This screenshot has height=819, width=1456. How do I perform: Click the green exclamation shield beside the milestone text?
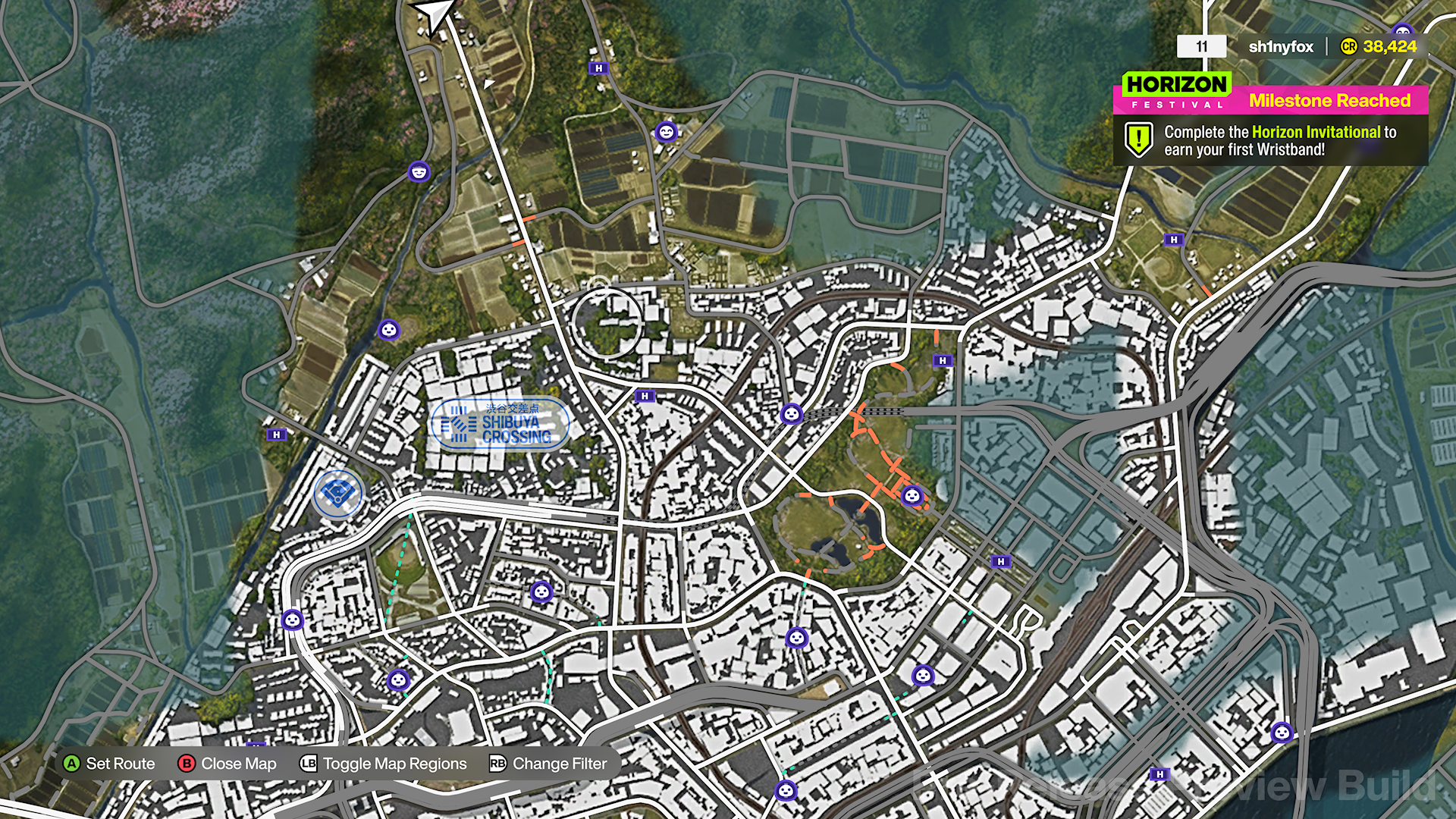tap(1137, 139)
